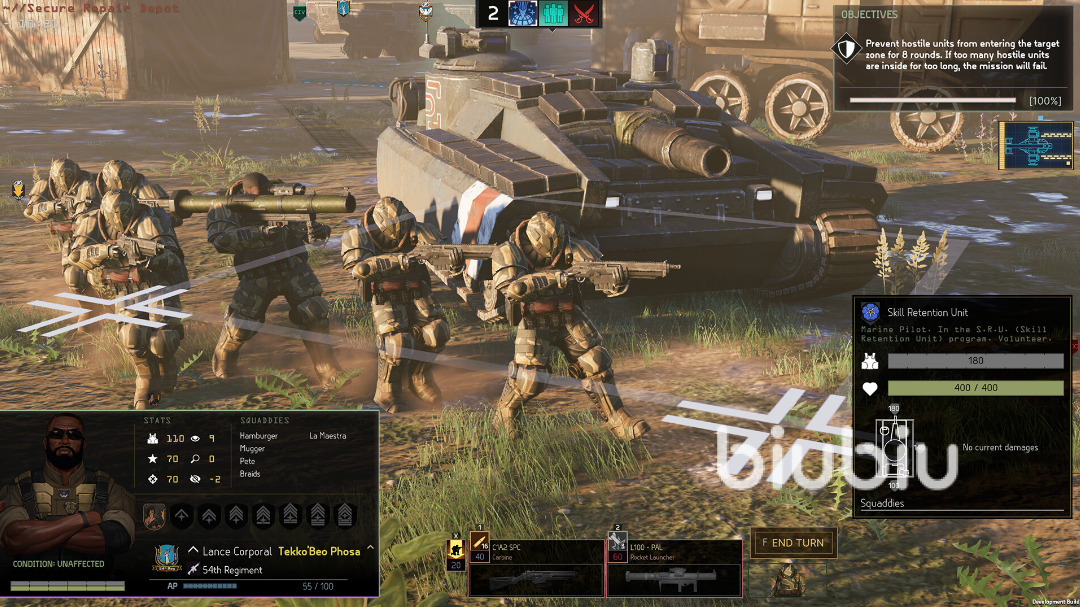
Task: Select the C1A2 SPC carbine weapon
Action: 536,569
